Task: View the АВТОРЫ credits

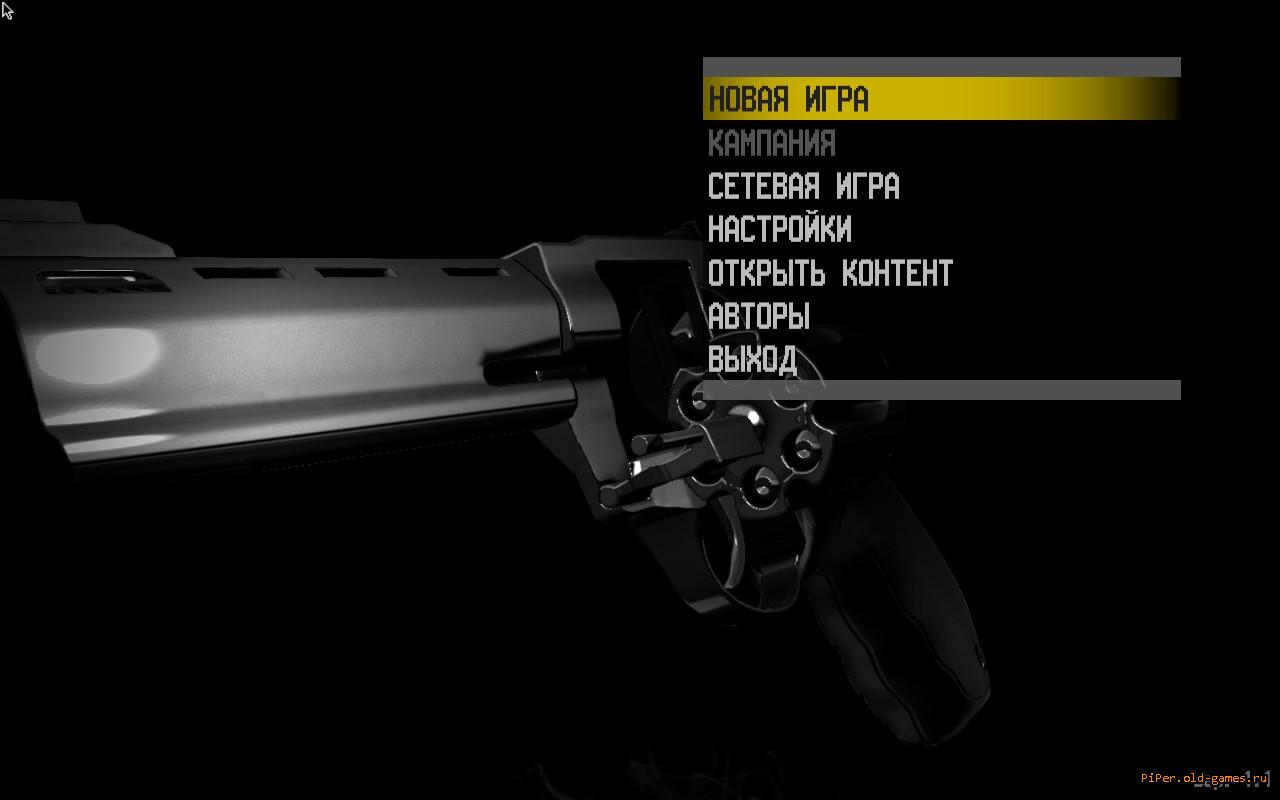Action: click(x=759, y=316)
